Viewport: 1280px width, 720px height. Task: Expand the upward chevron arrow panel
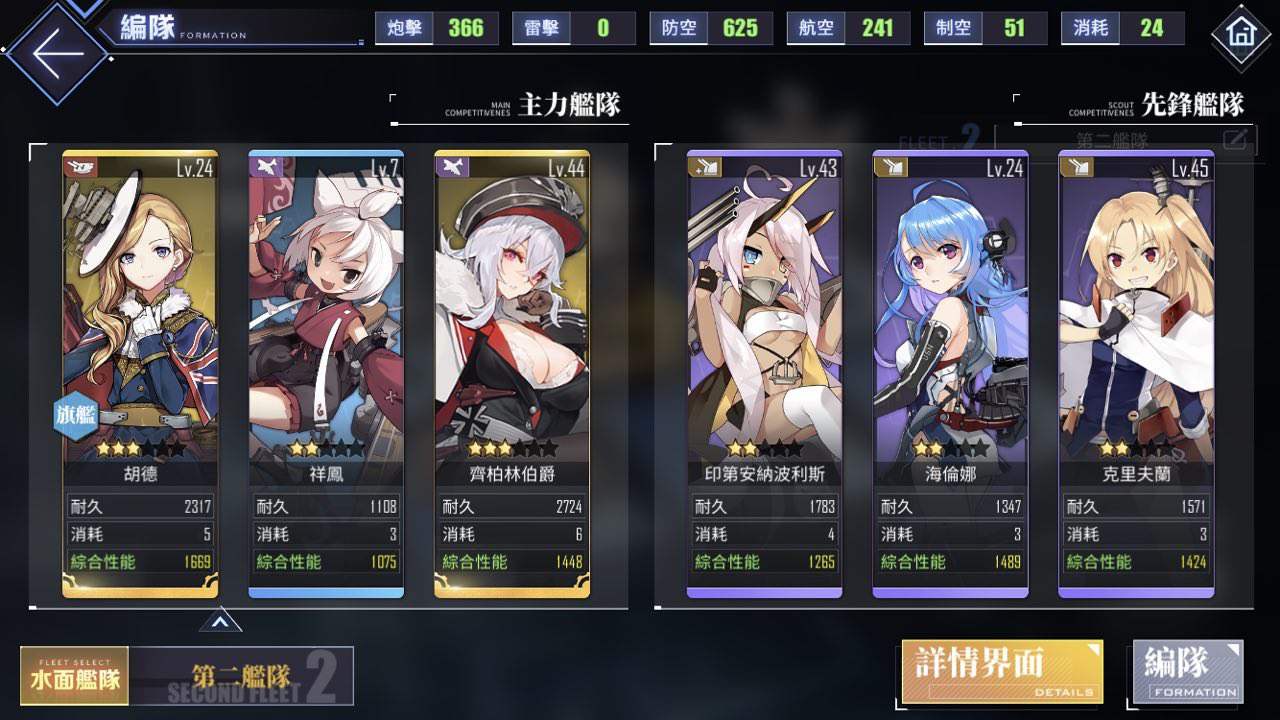221,622
